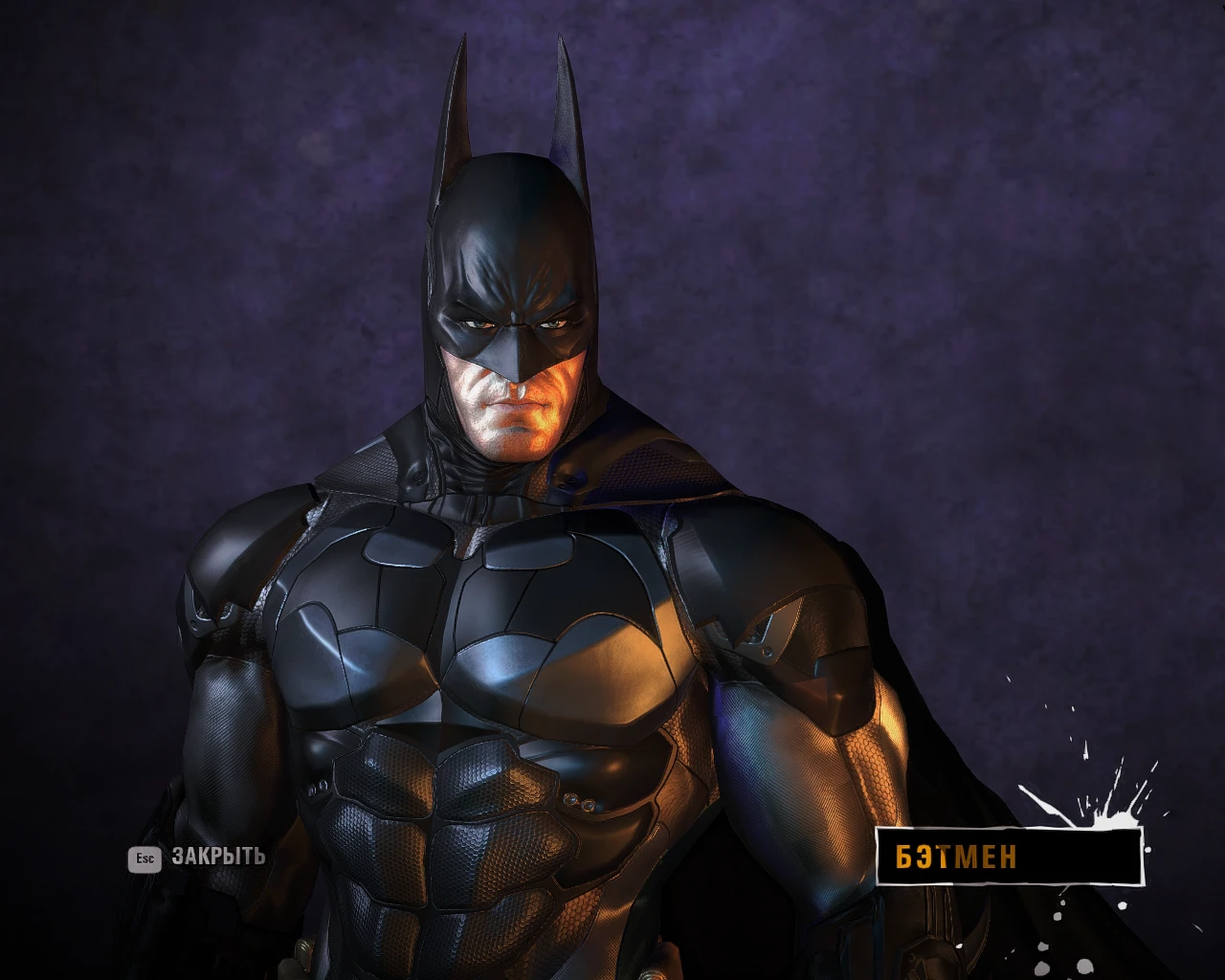Click ЗАКРЫТЬ to close the character viewer
Viewport: 1225px width, 980px height.
tap(218, 857)
